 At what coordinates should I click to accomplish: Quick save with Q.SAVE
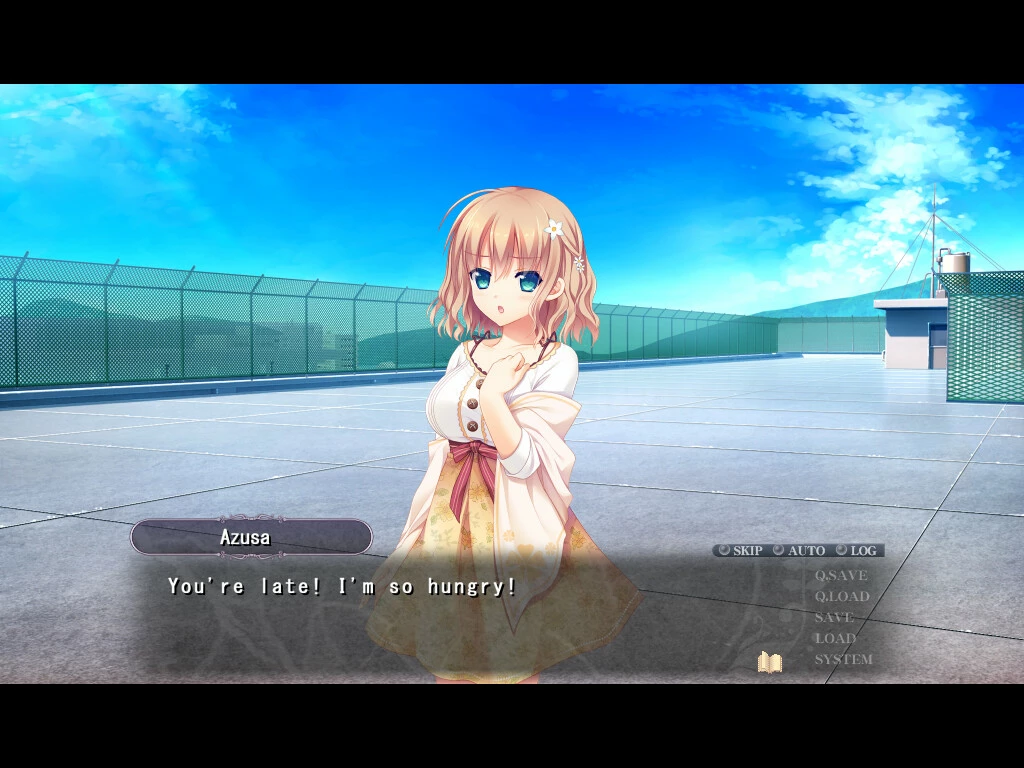tap(841, 576)
